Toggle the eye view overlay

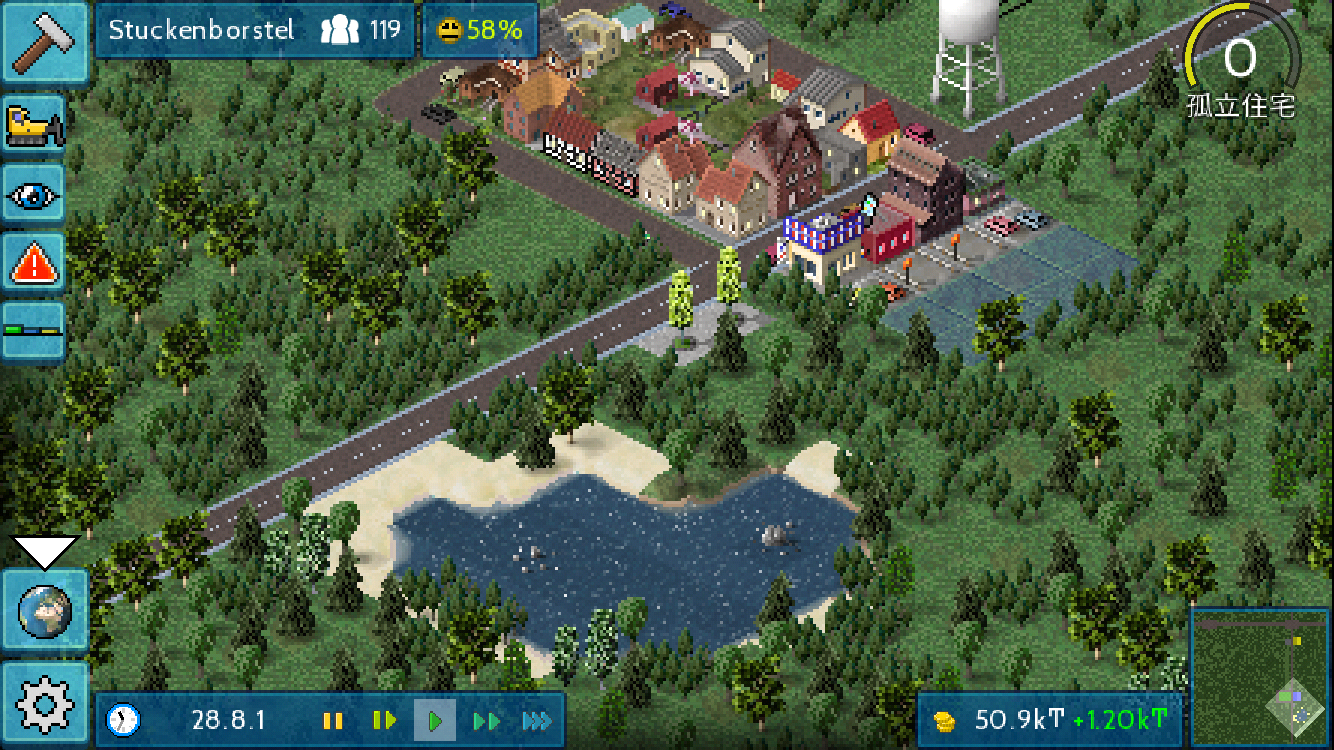tap(34, 194)
